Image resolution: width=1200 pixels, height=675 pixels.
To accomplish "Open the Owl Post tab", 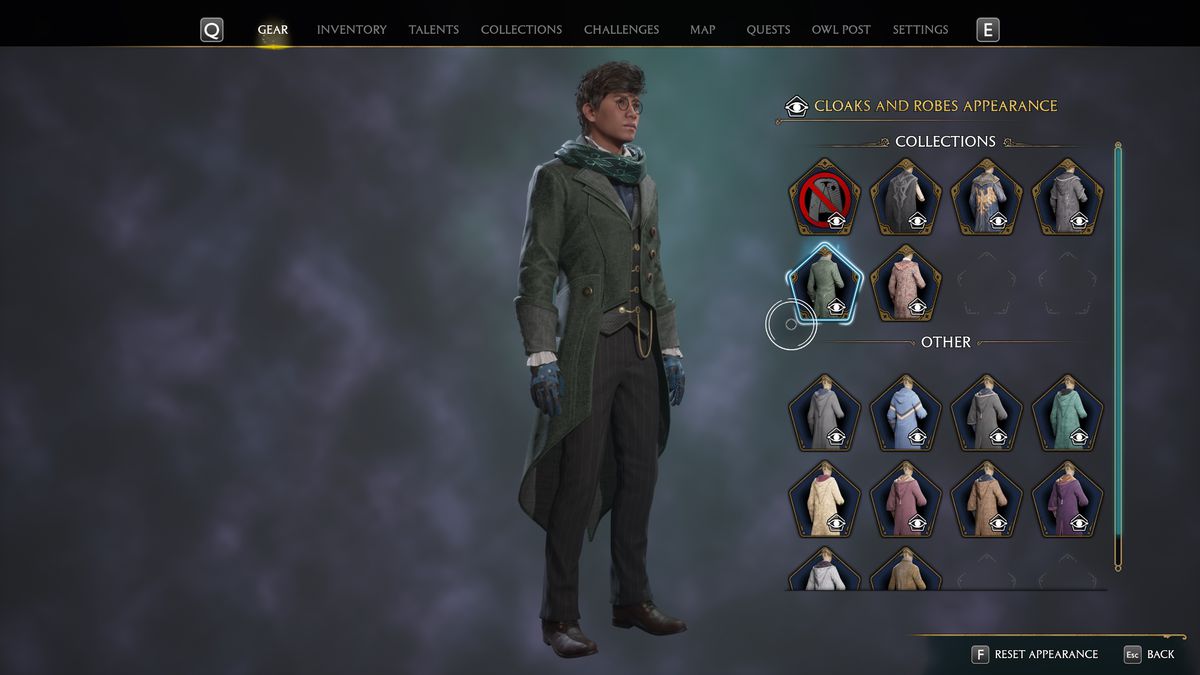I will click(x=841, y=30).
